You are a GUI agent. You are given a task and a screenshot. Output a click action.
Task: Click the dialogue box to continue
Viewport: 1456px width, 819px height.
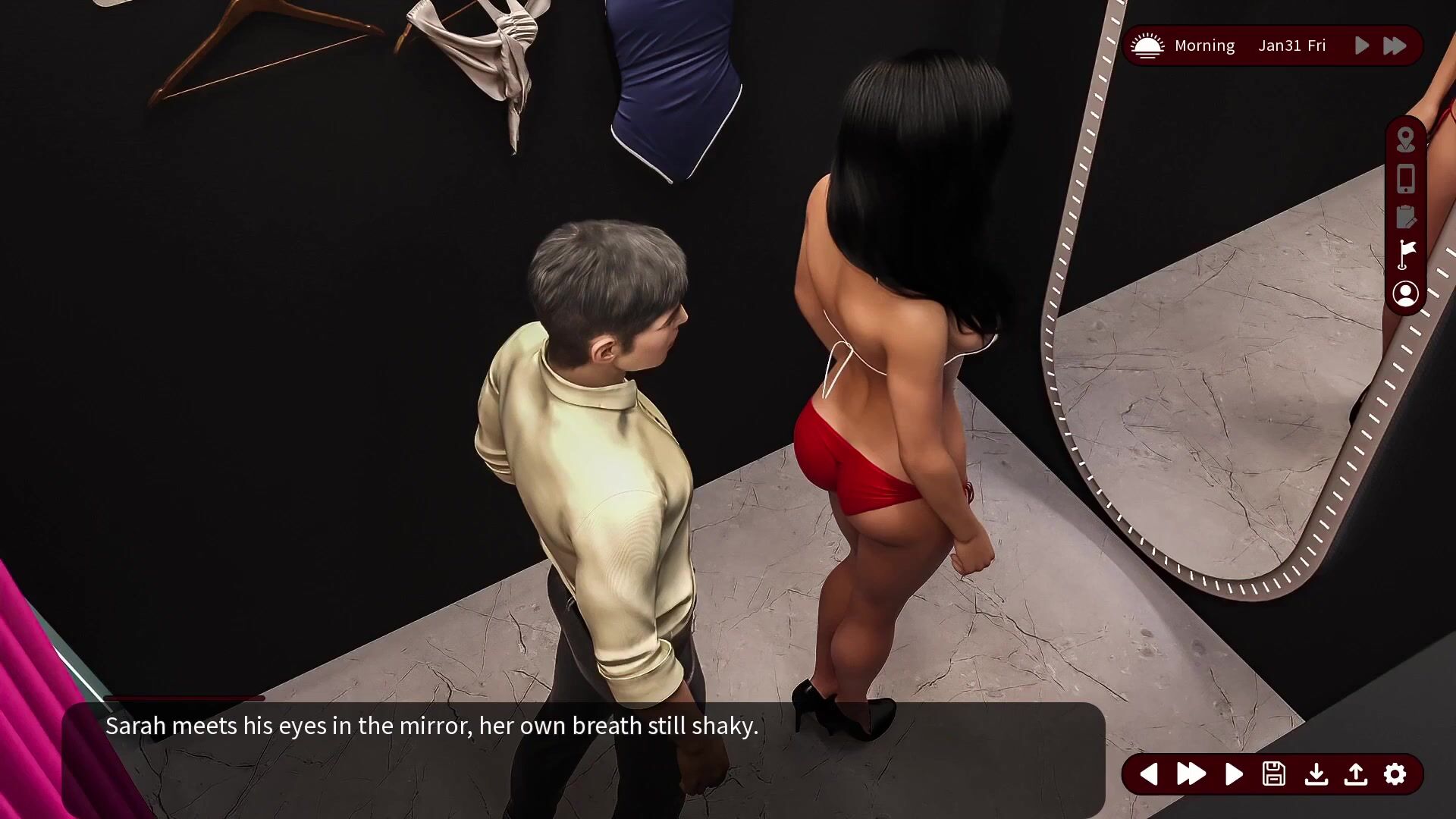(582, 758)
